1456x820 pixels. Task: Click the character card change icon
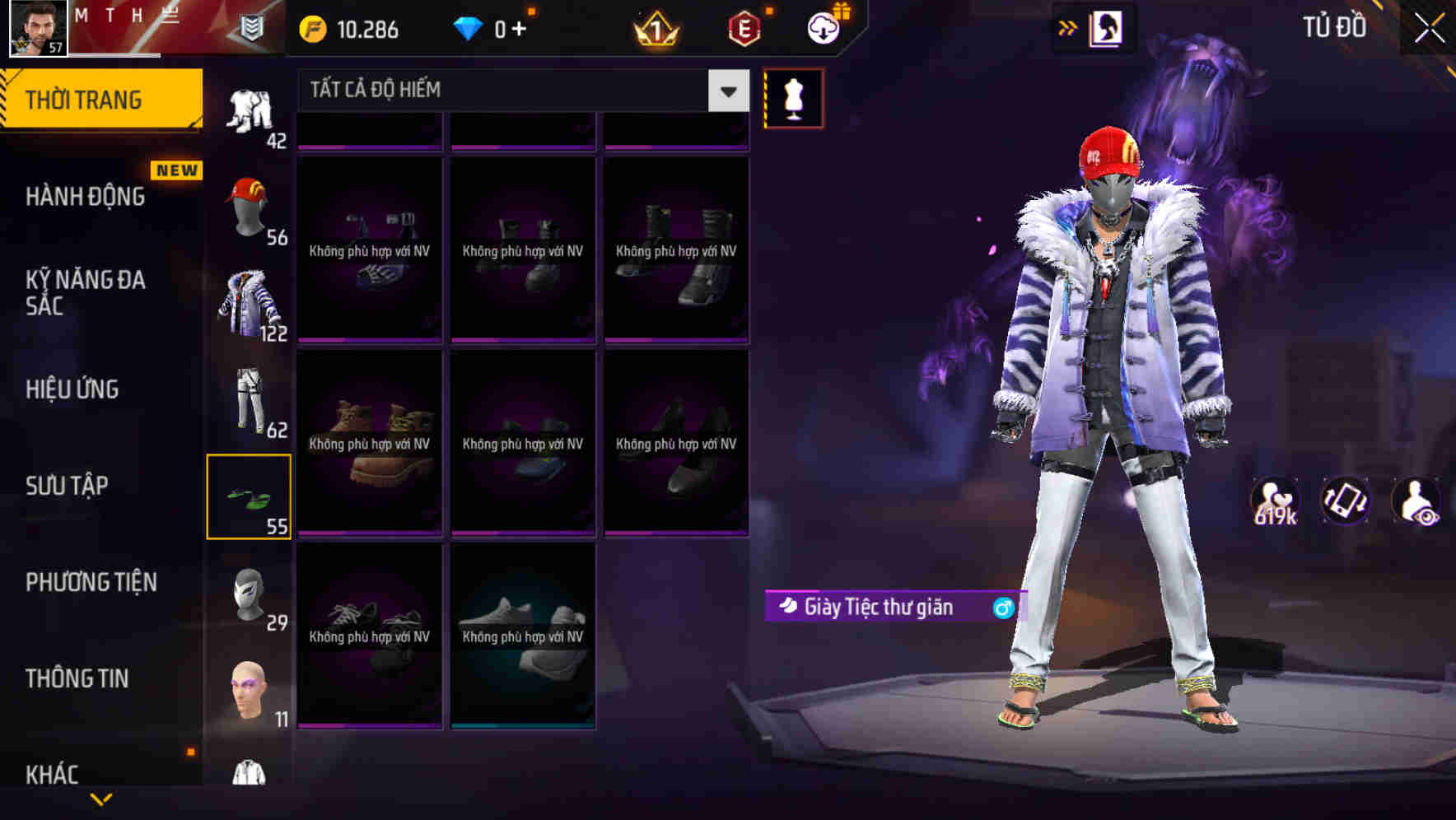point(1107,27)
